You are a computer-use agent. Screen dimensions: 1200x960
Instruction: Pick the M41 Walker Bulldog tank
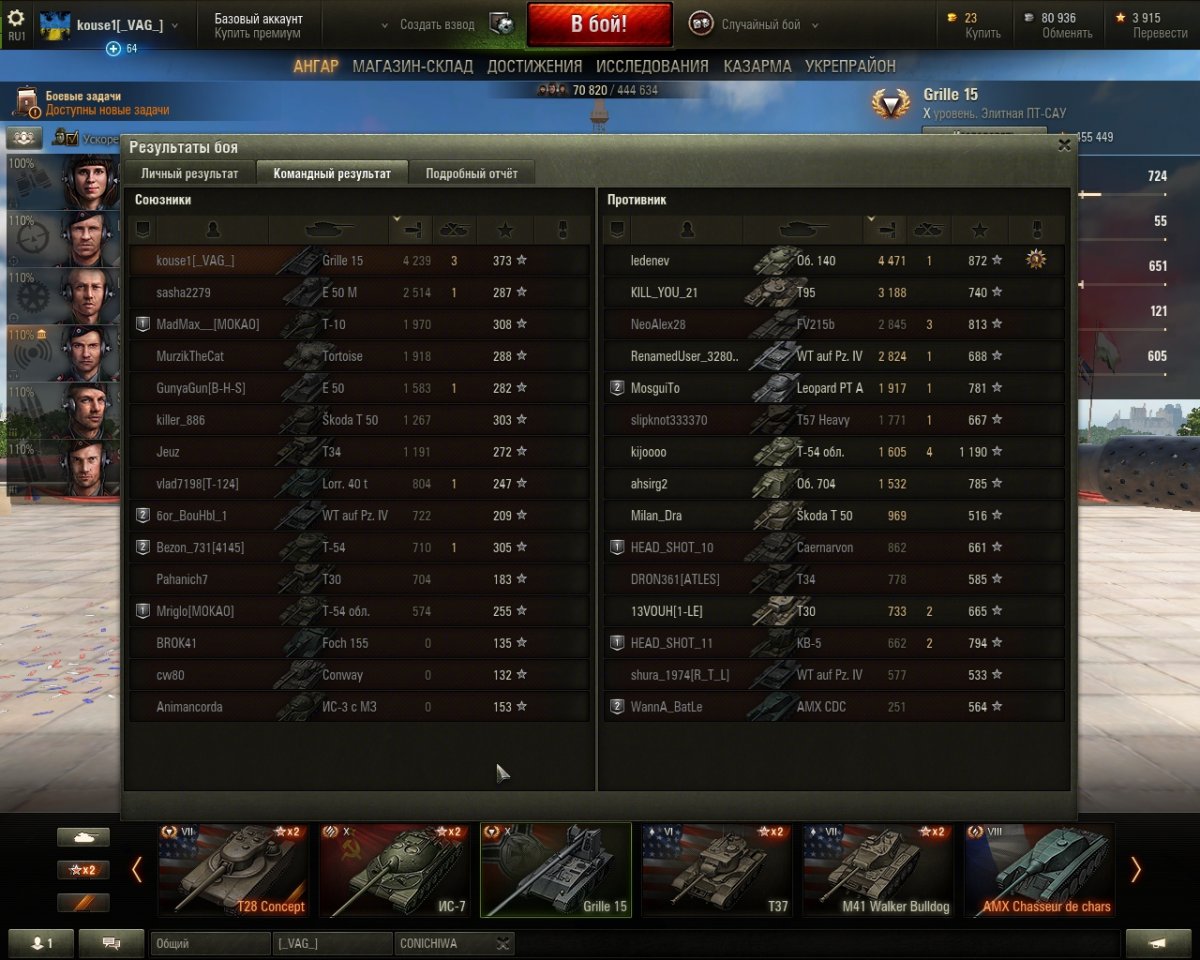click(877, 869)
